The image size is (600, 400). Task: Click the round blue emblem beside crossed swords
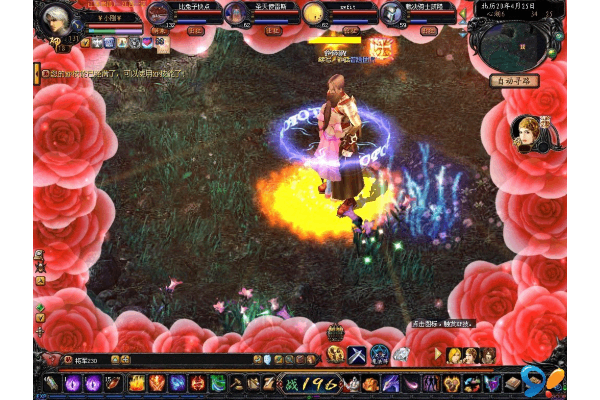tap(380, 354)
